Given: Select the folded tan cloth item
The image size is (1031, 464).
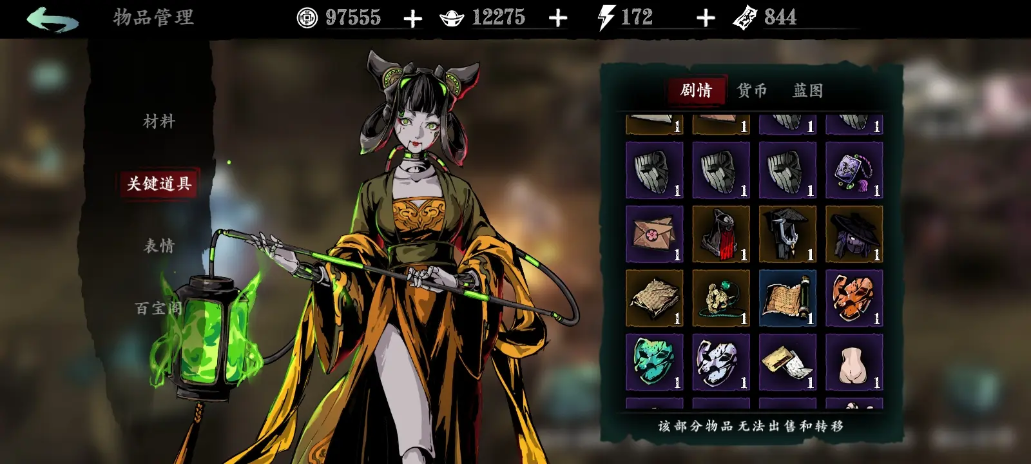Looking at the screenshot, I should tap(654, 298).
